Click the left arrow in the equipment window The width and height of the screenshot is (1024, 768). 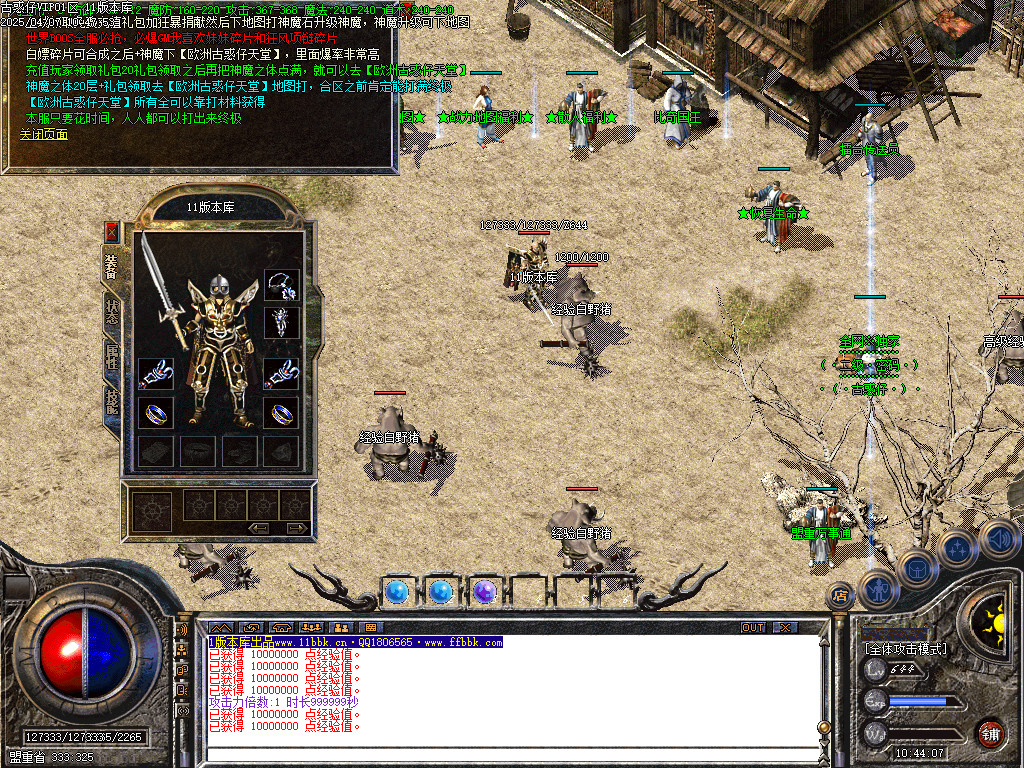point(260,527)
